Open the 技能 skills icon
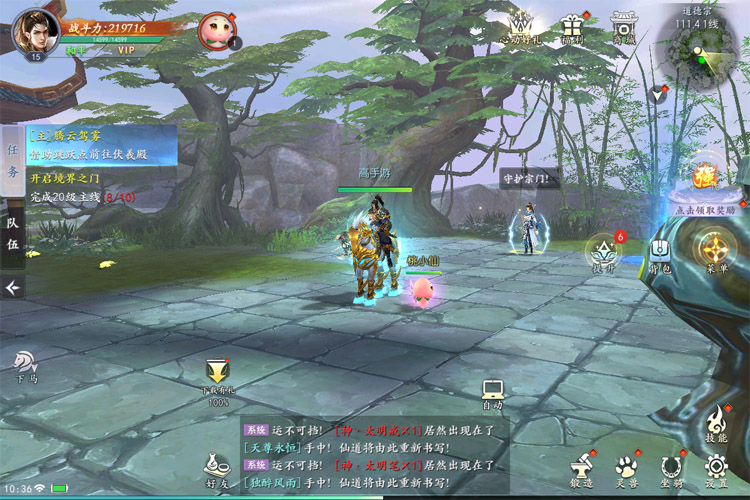Image resolution: width=750 pixels, height=500 pixels. point(714,424)
